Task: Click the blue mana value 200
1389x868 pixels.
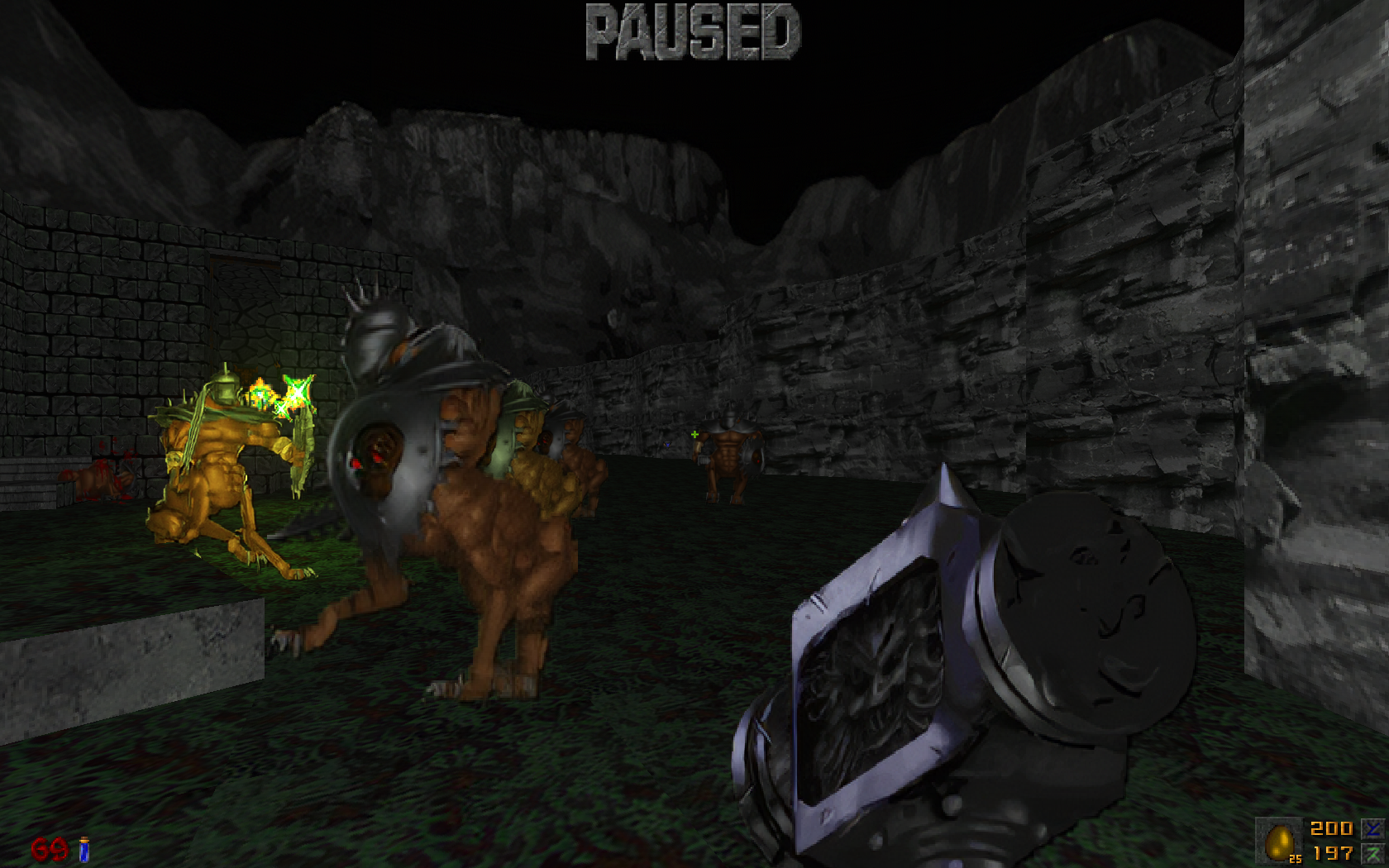Action: pos(1332,829)
